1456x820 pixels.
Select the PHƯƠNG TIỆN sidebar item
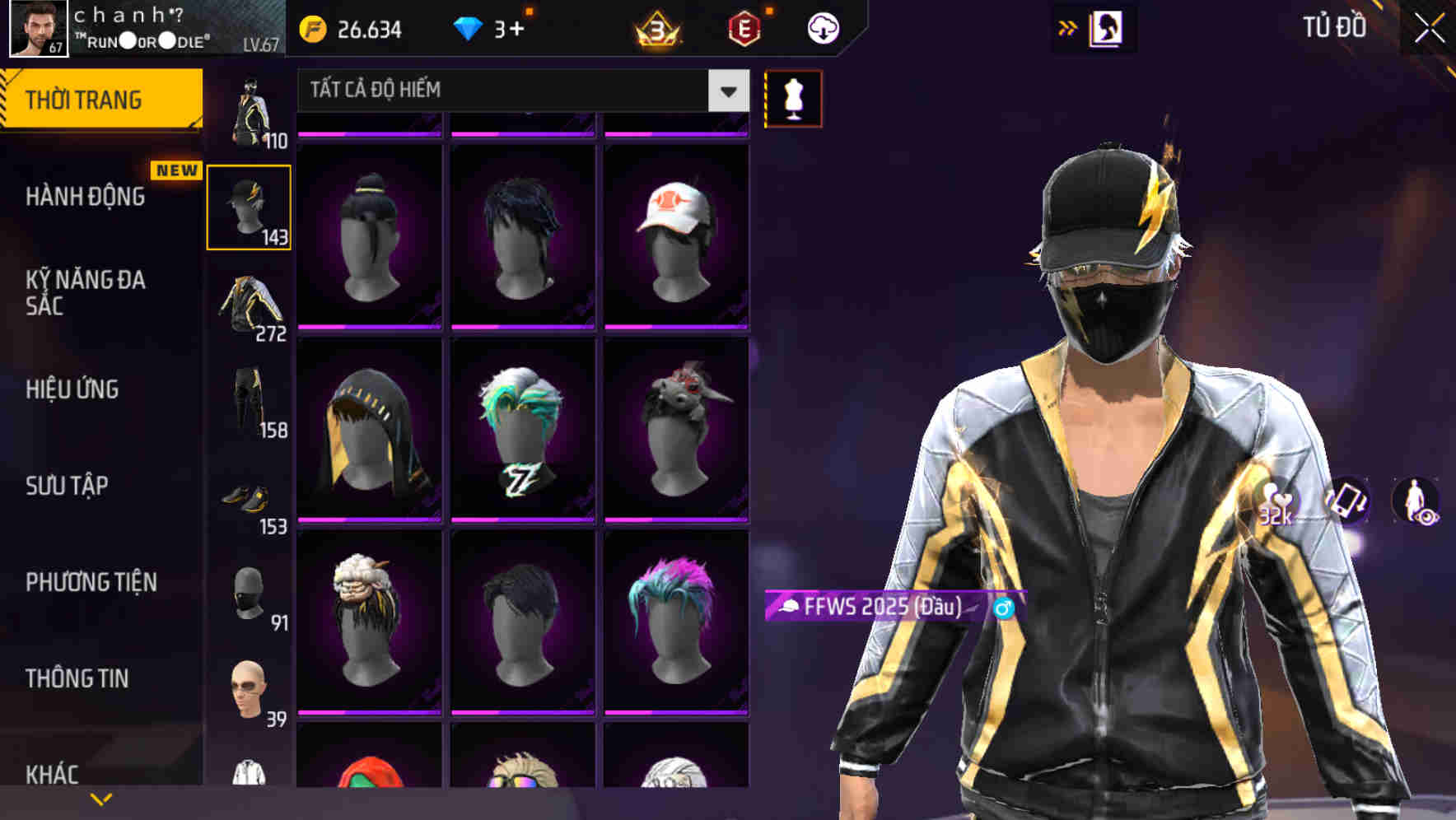[x=91, y=582]
